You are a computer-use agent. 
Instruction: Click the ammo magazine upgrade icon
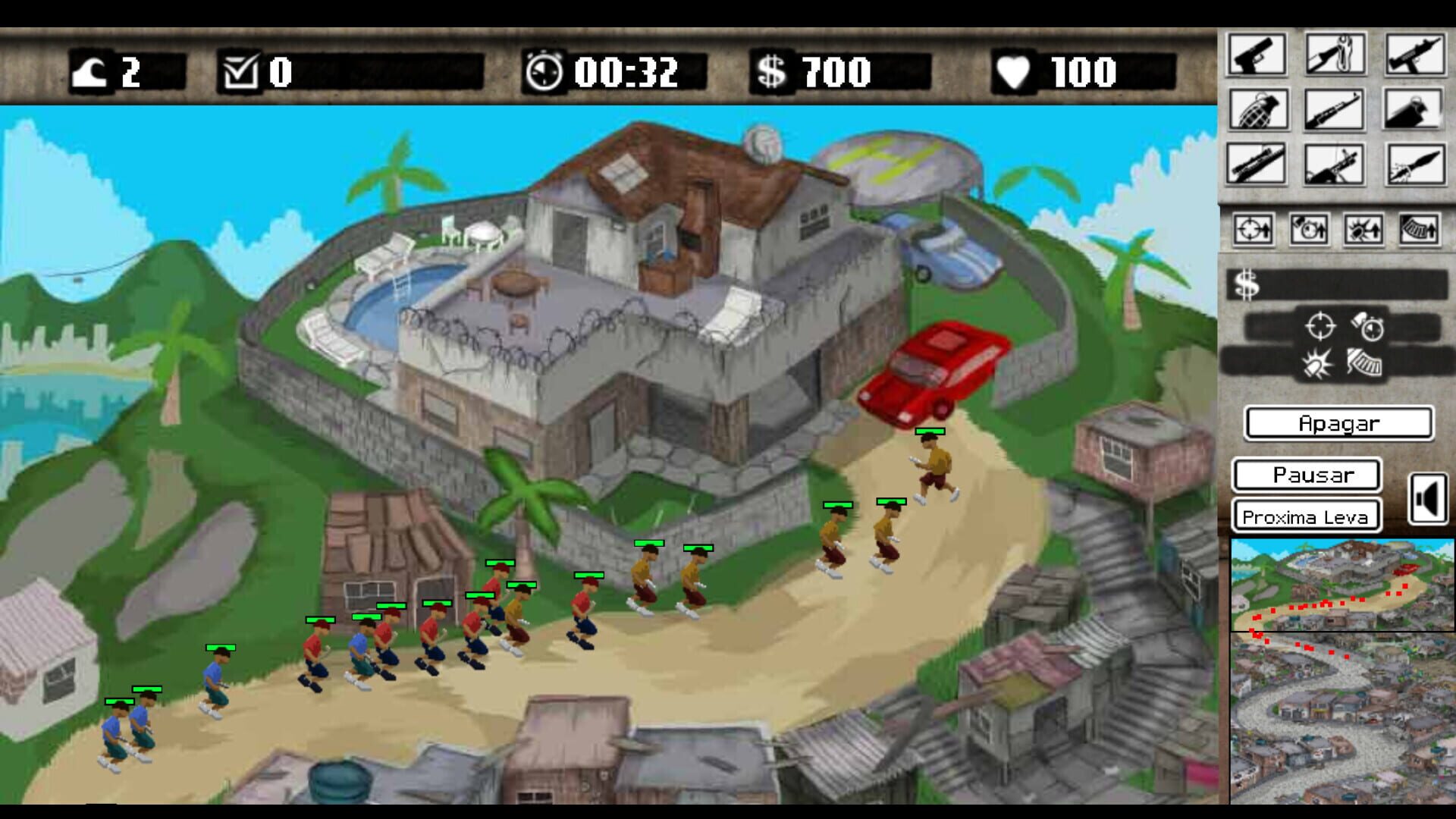click(1420, 230)
